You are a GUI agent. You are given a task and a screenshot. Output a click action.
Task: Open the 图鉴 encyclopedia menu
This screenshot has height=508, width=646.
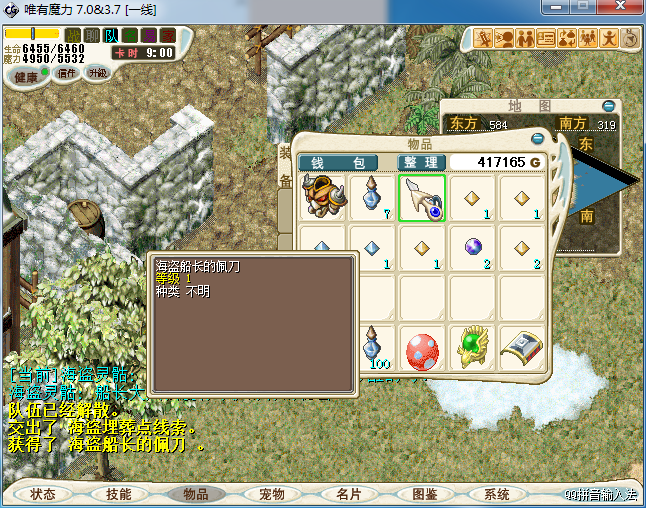coord(423,494)
